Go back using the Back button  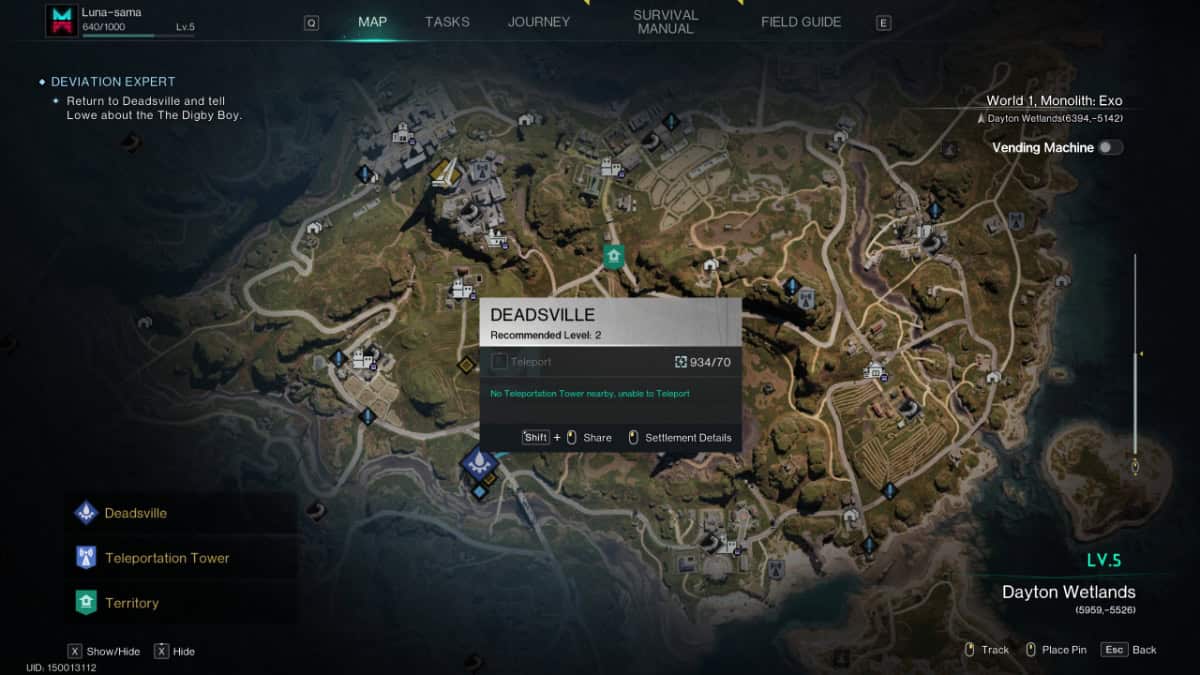1129,650
